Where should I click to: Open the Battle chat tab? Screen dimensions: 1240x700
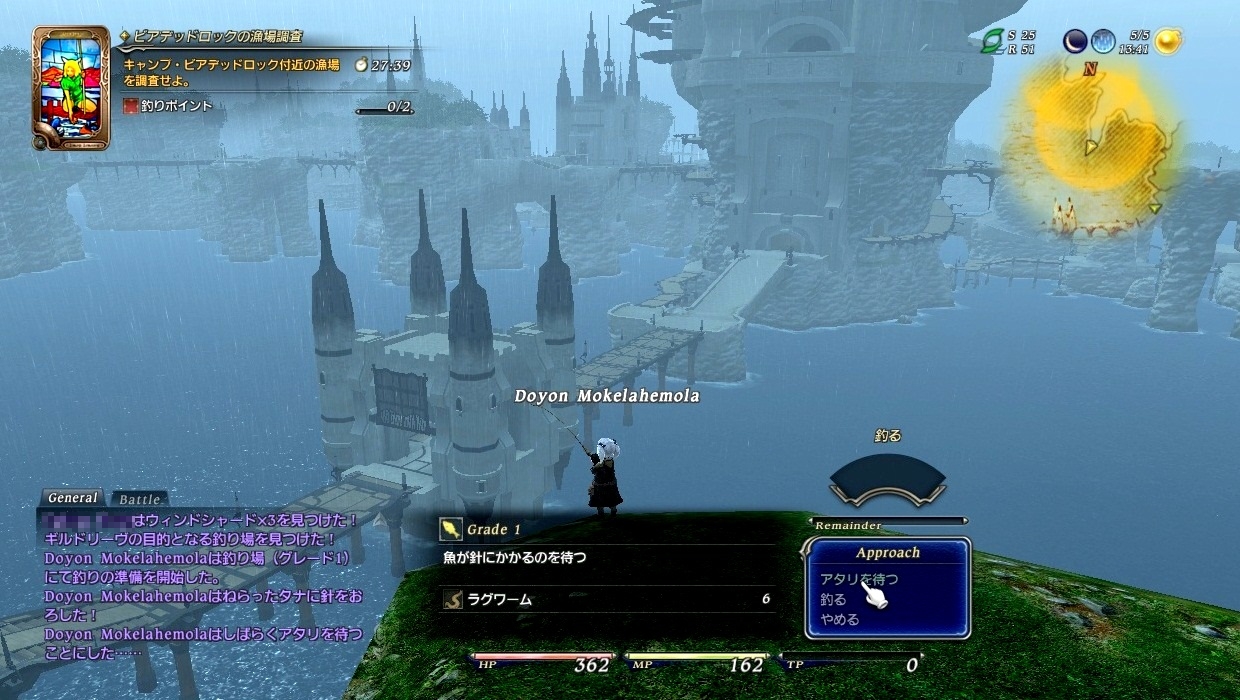pos(139,499)
